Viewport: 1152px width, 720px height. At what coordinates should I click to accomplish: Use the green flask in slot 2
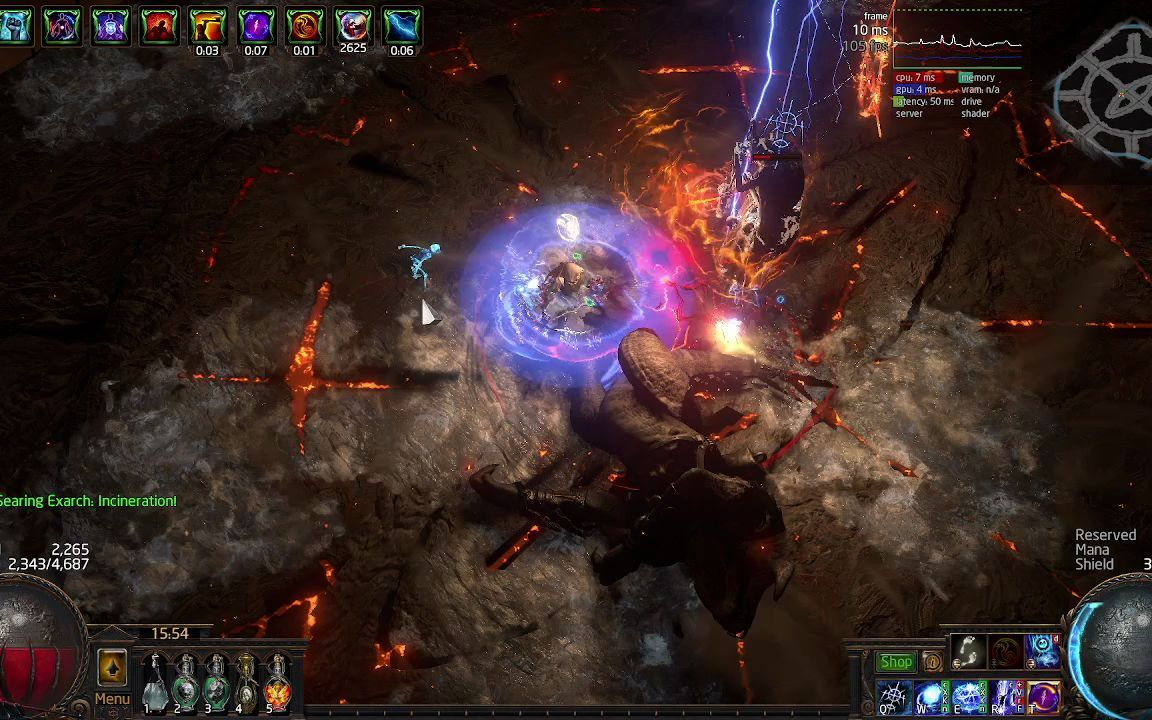point(185,682)
